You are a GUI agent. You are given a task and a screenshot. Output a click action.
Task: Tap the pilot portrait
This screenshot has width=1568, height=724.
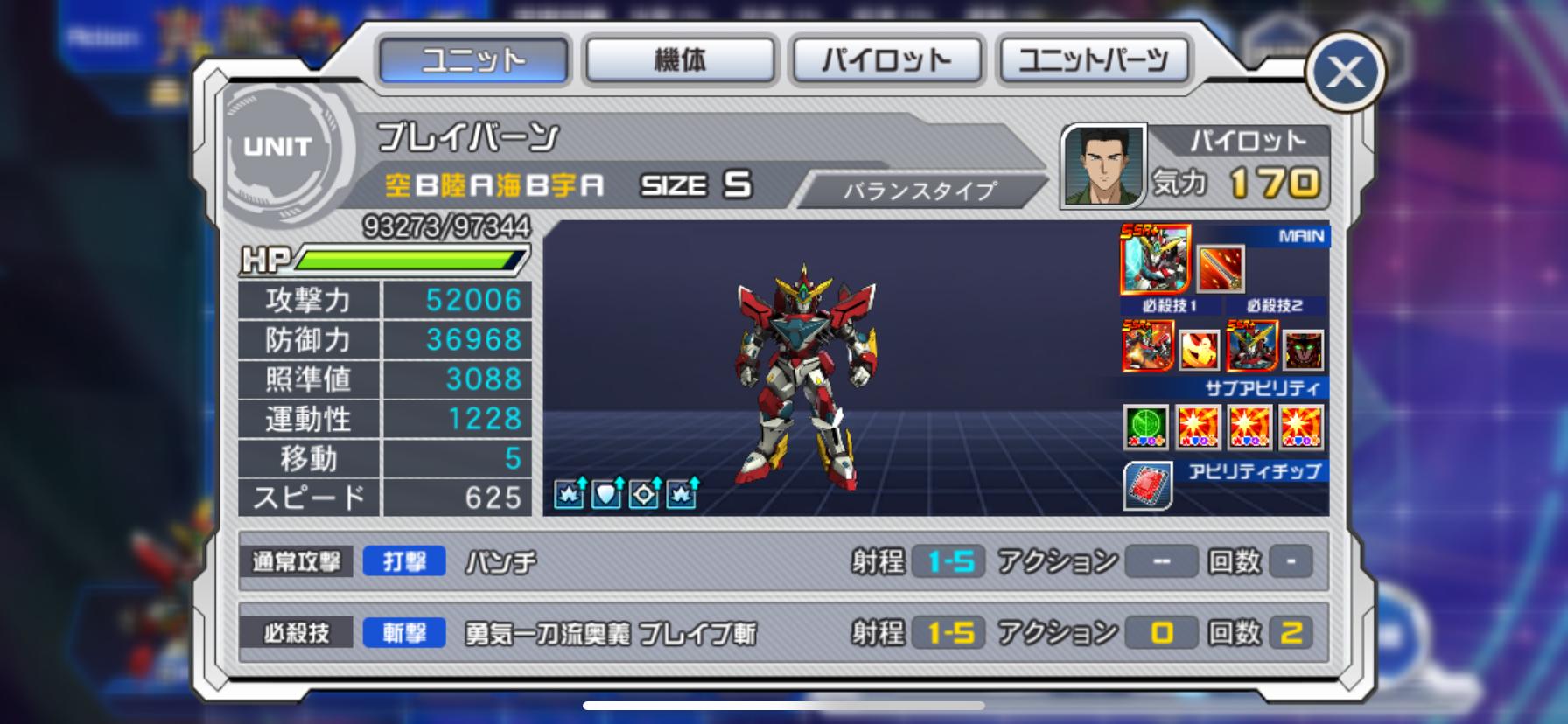1103,166
